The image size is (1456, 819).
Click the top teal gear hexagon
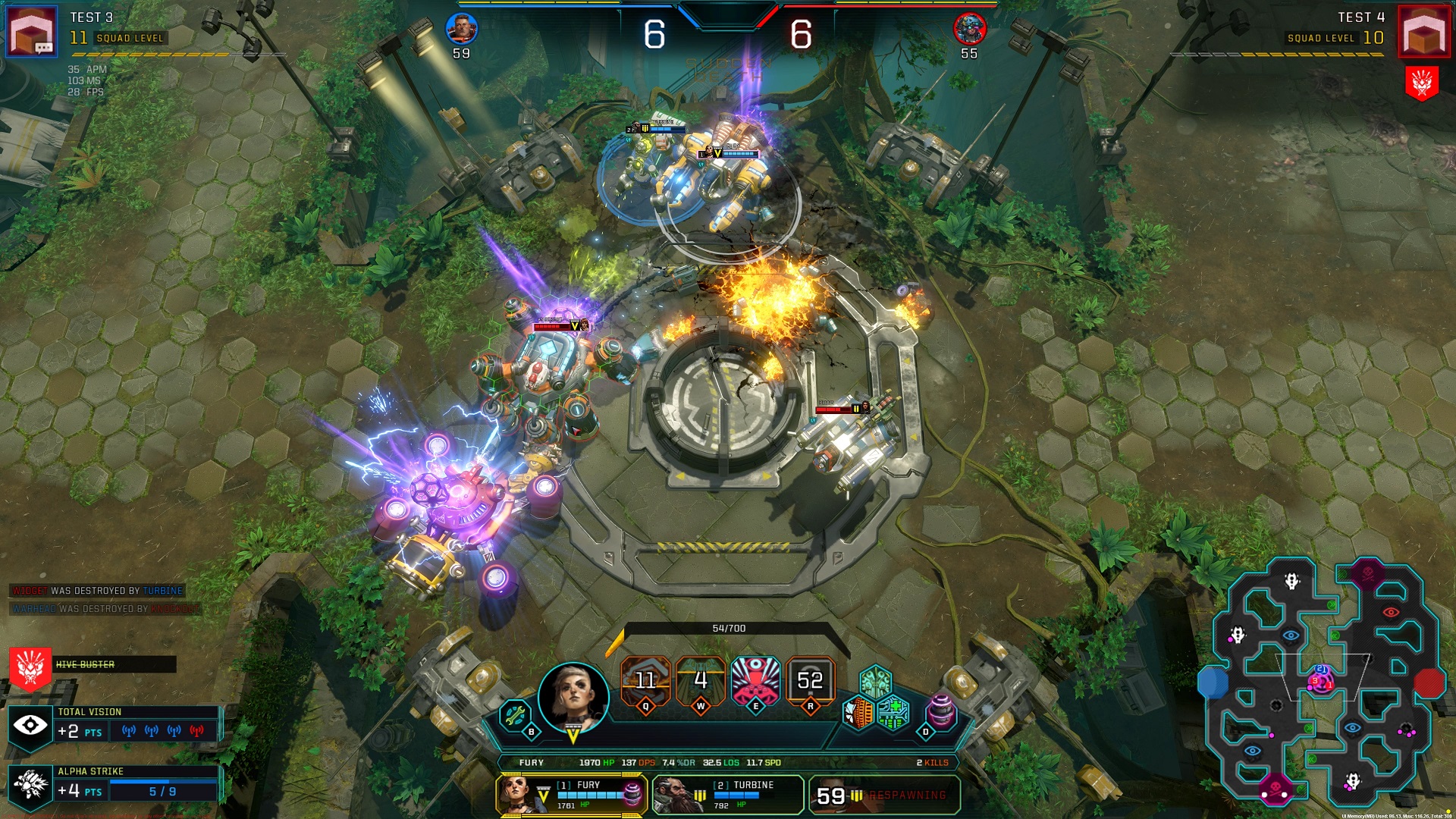[876, 680]
